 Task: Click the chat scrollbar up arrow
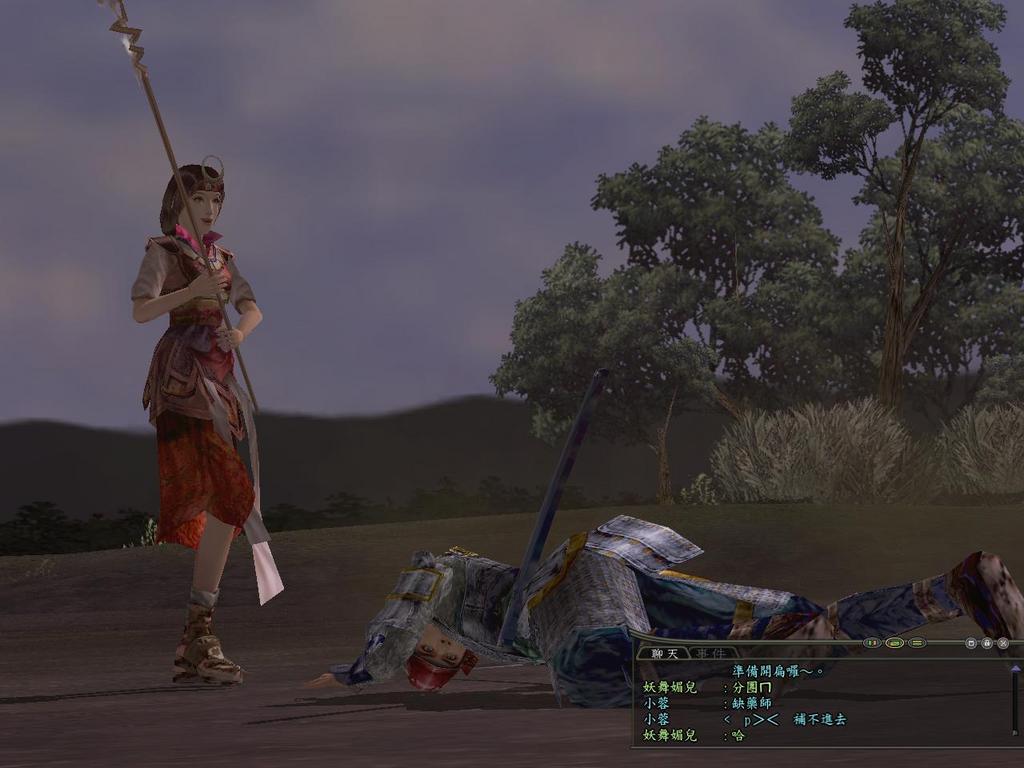pos(1015,668)
